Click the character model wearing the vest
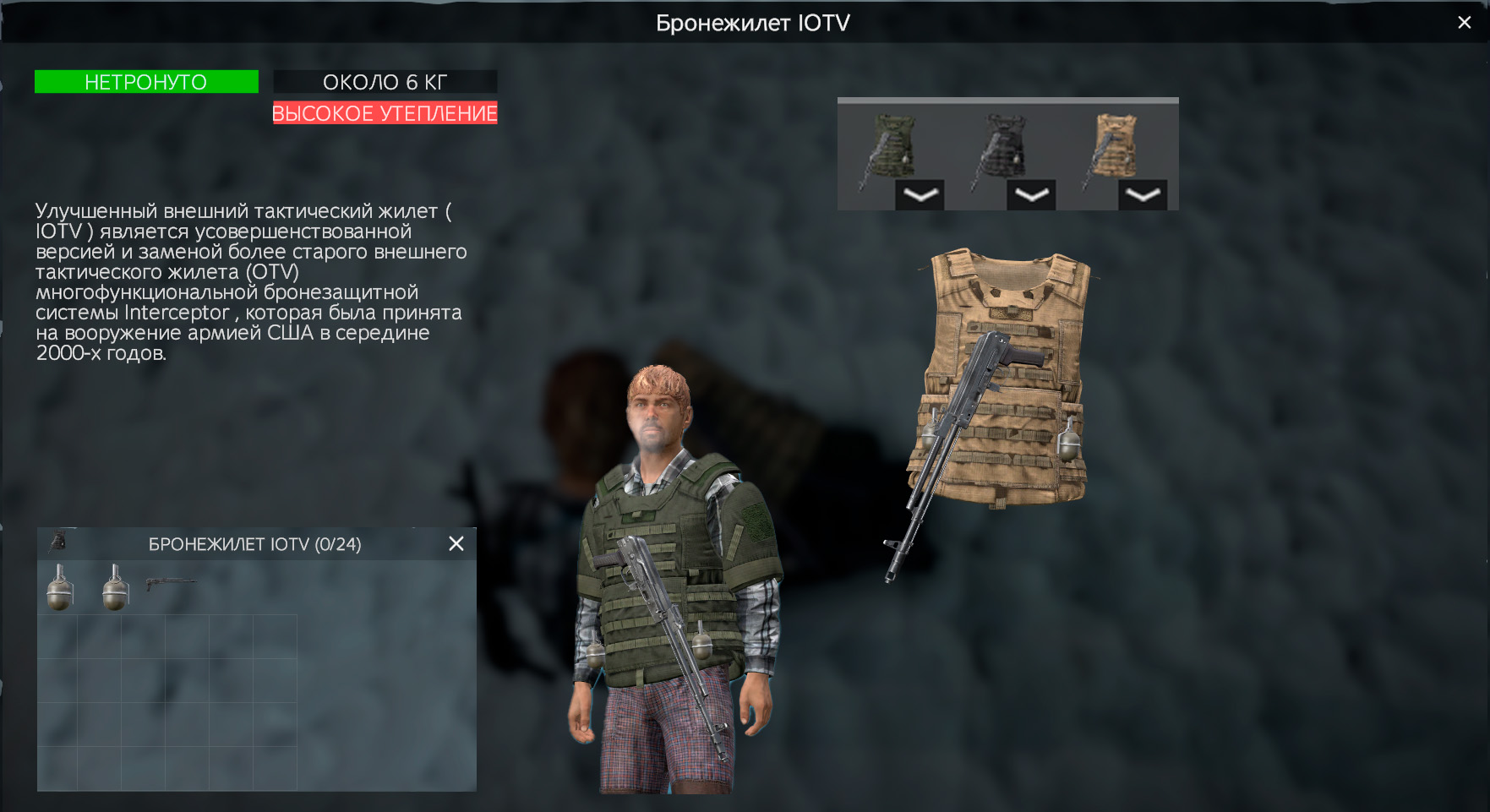1490x812 pixels. [668, 549]
